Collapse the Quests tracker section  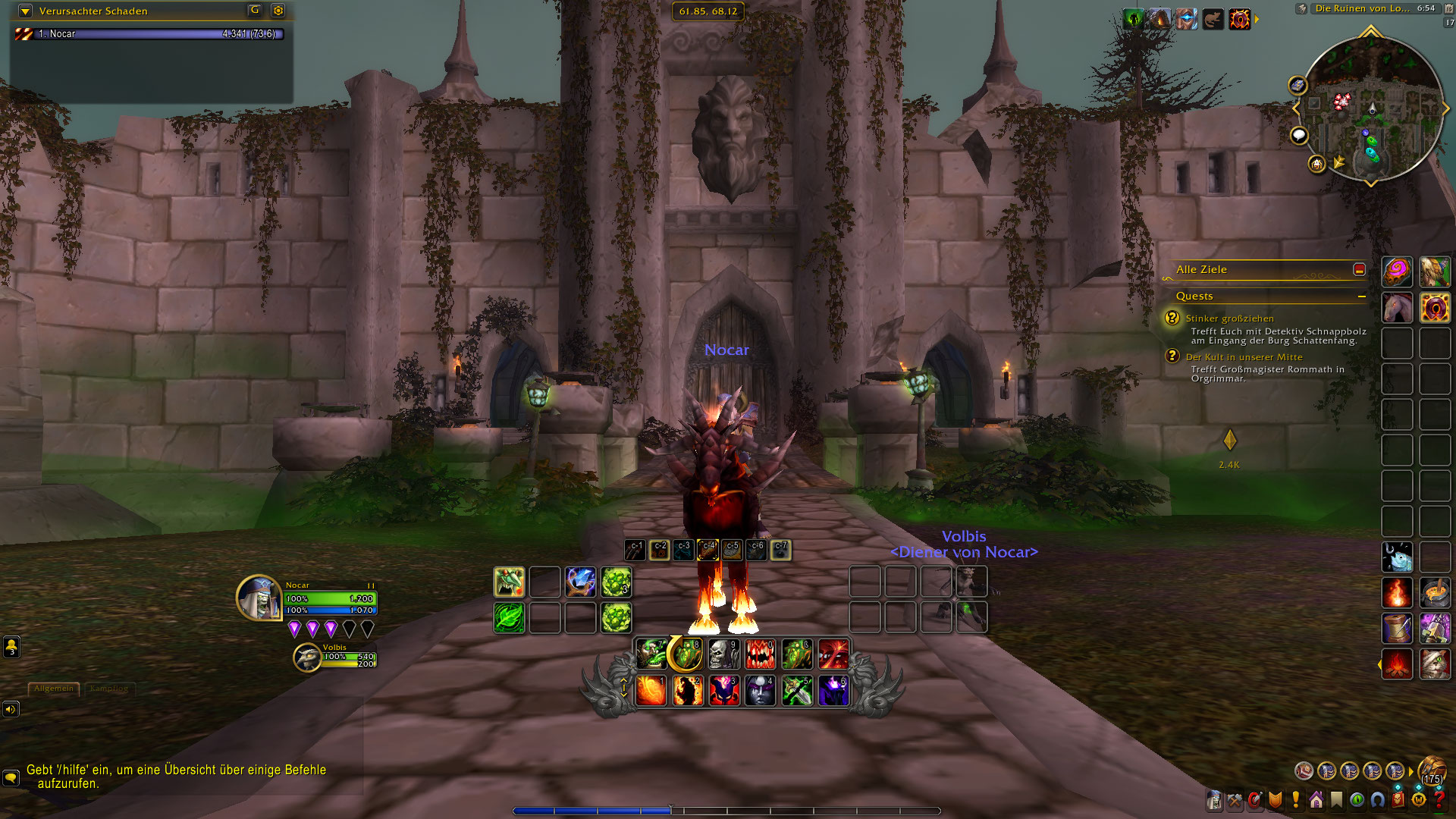(1362, 297)
